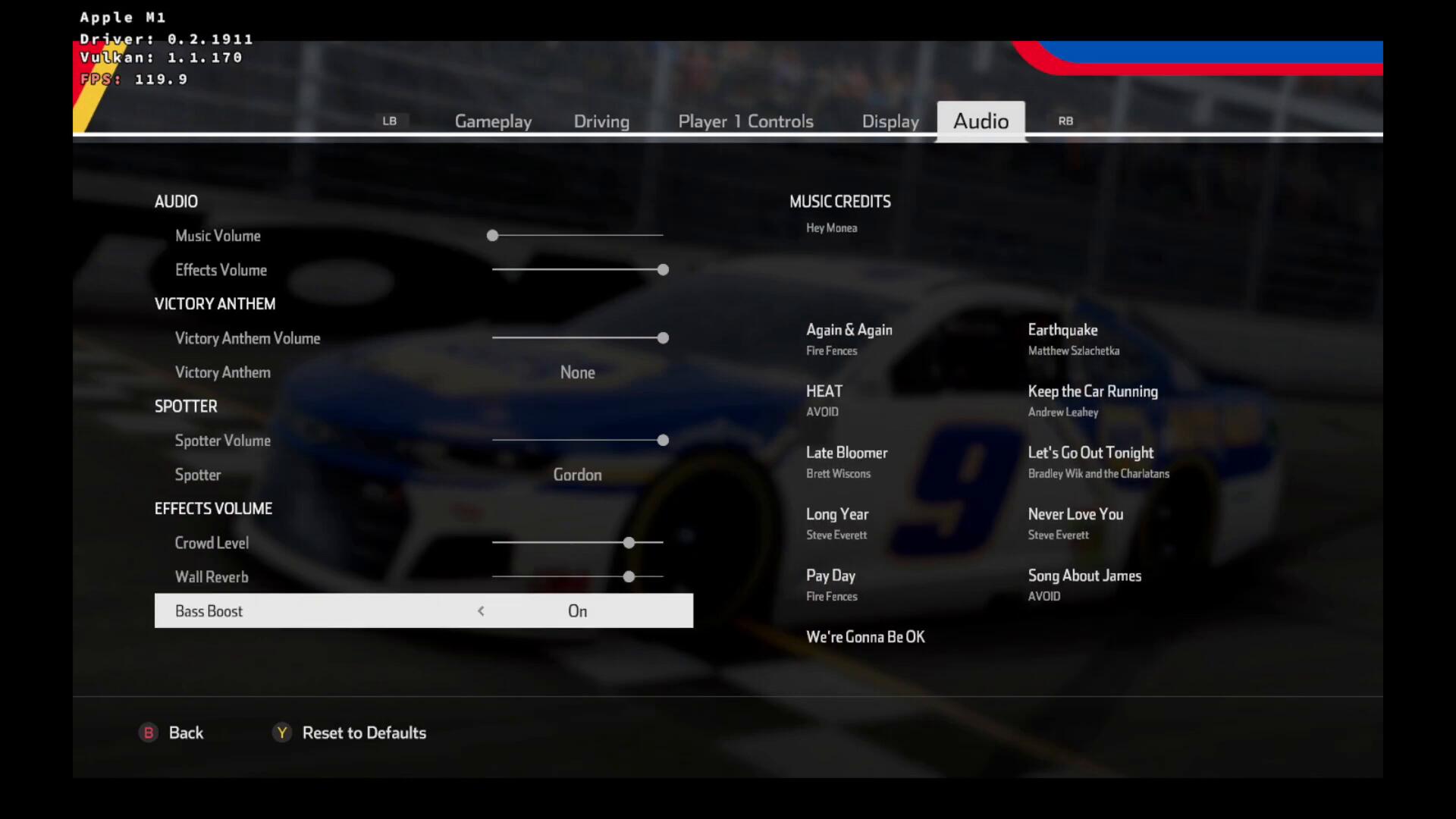The width and height of the screenshot is (1456, 819).
Task: Change the Spotter from Gordon
Action: (577, 475)
